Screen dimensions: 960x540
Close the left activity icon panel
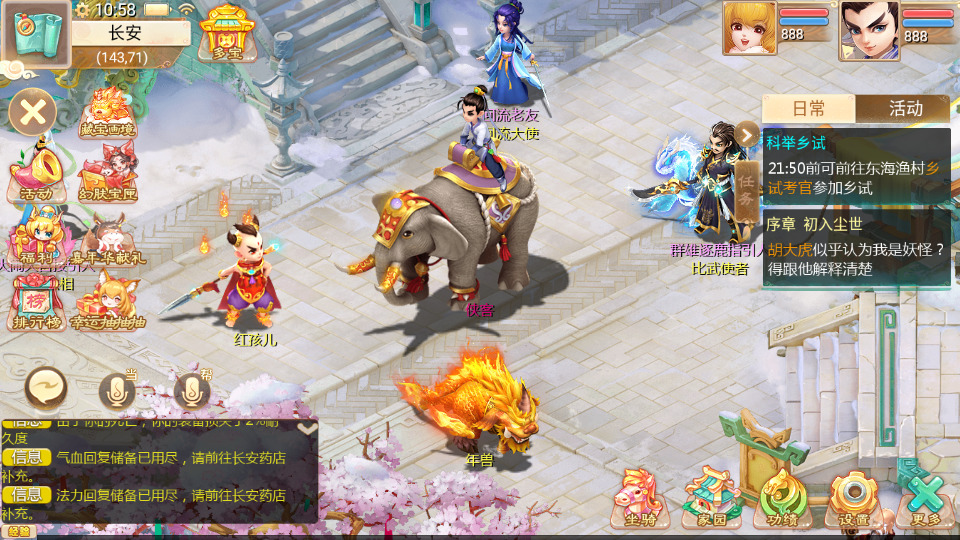(33, 110)
